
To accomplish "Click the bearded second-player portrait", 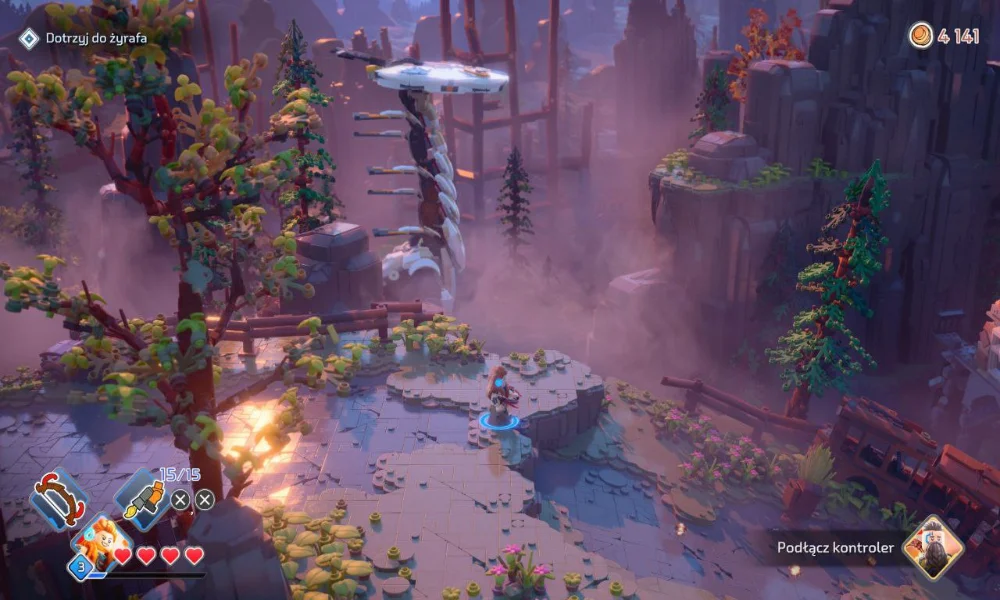I will [932, 547].
